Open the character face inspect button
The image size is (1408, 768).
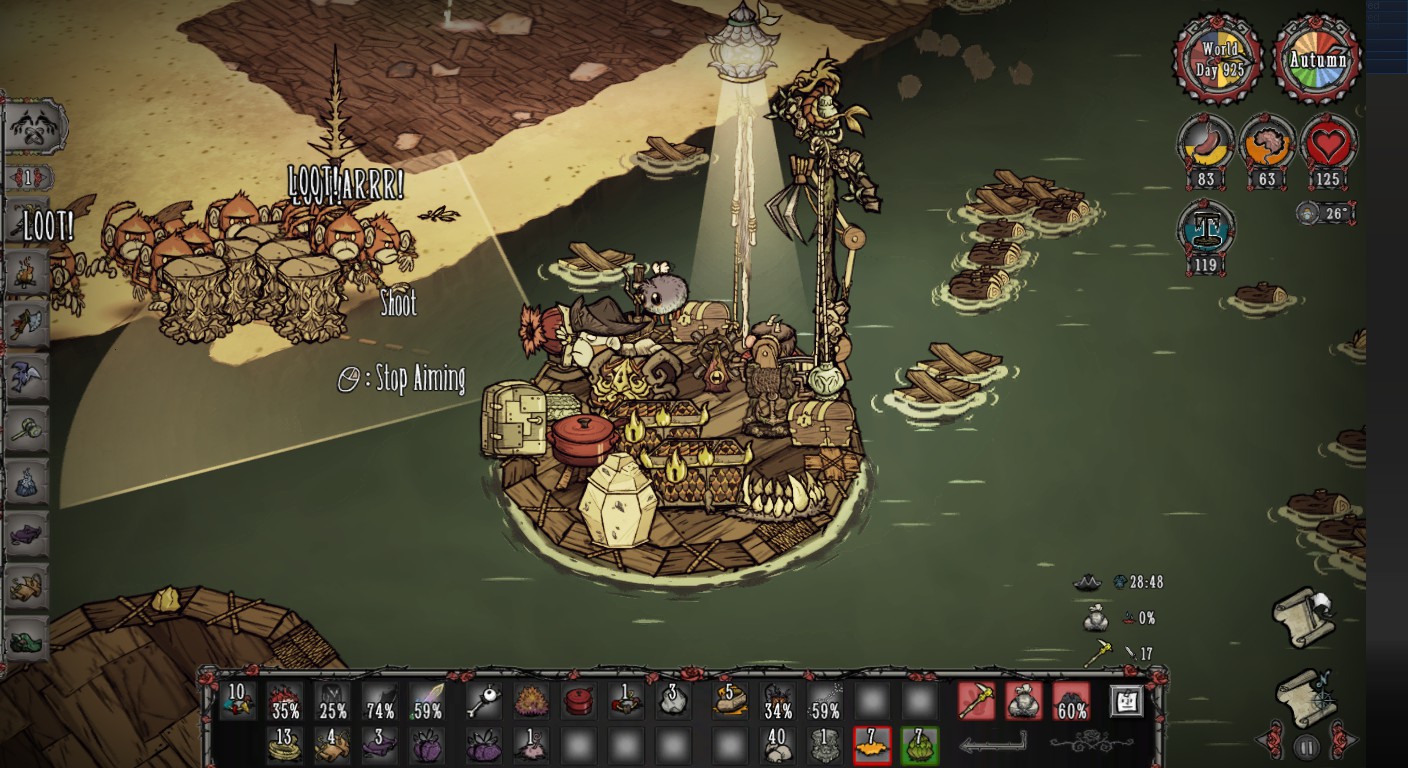[x=1127, y=701]
